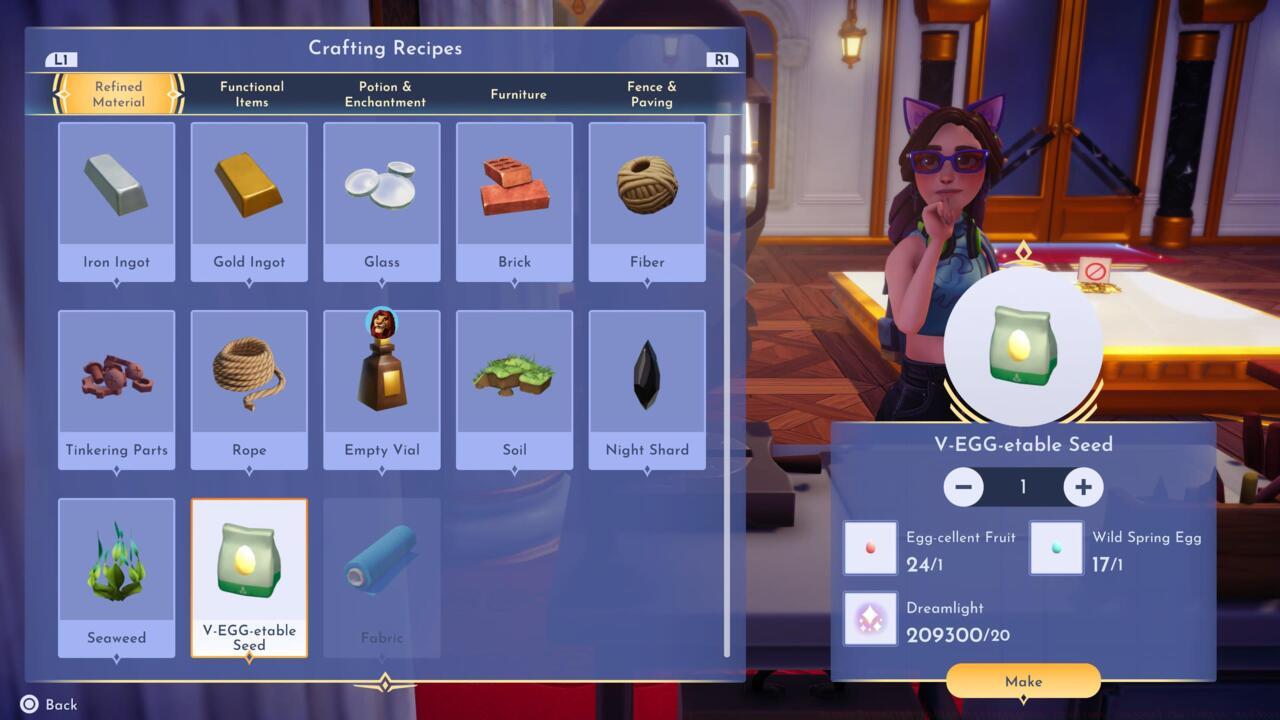Pick the Soil recipe tile
The height and width of the screenshot is (720, 1280).
pos(514,390)
